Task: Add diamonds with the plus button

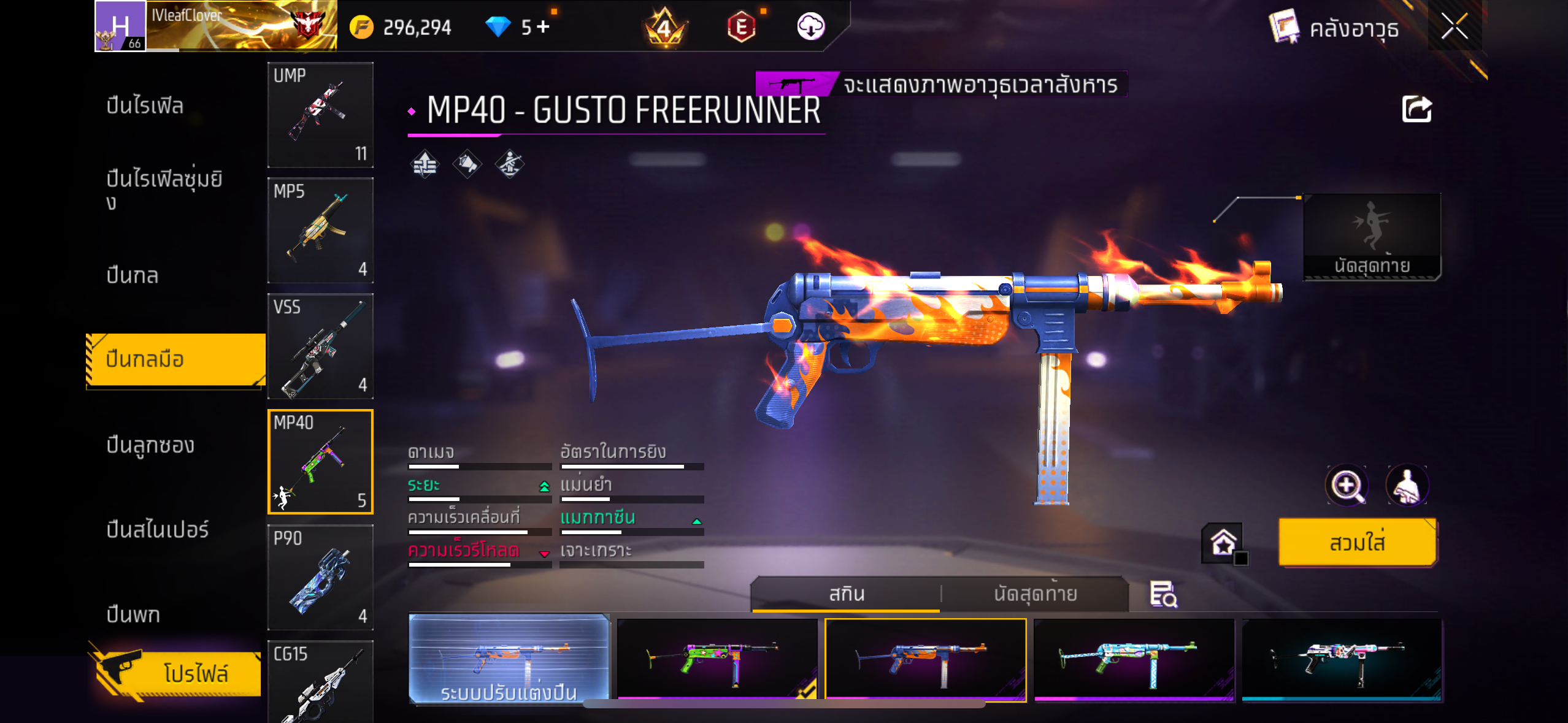Action: click(543, 26)
